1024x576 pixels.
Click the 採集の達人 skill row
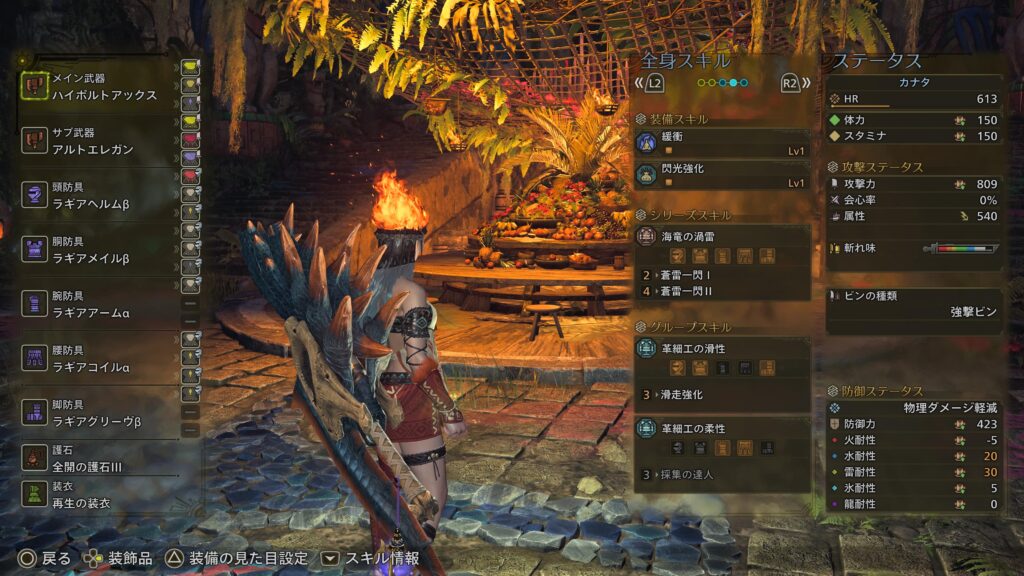(722, 474)
